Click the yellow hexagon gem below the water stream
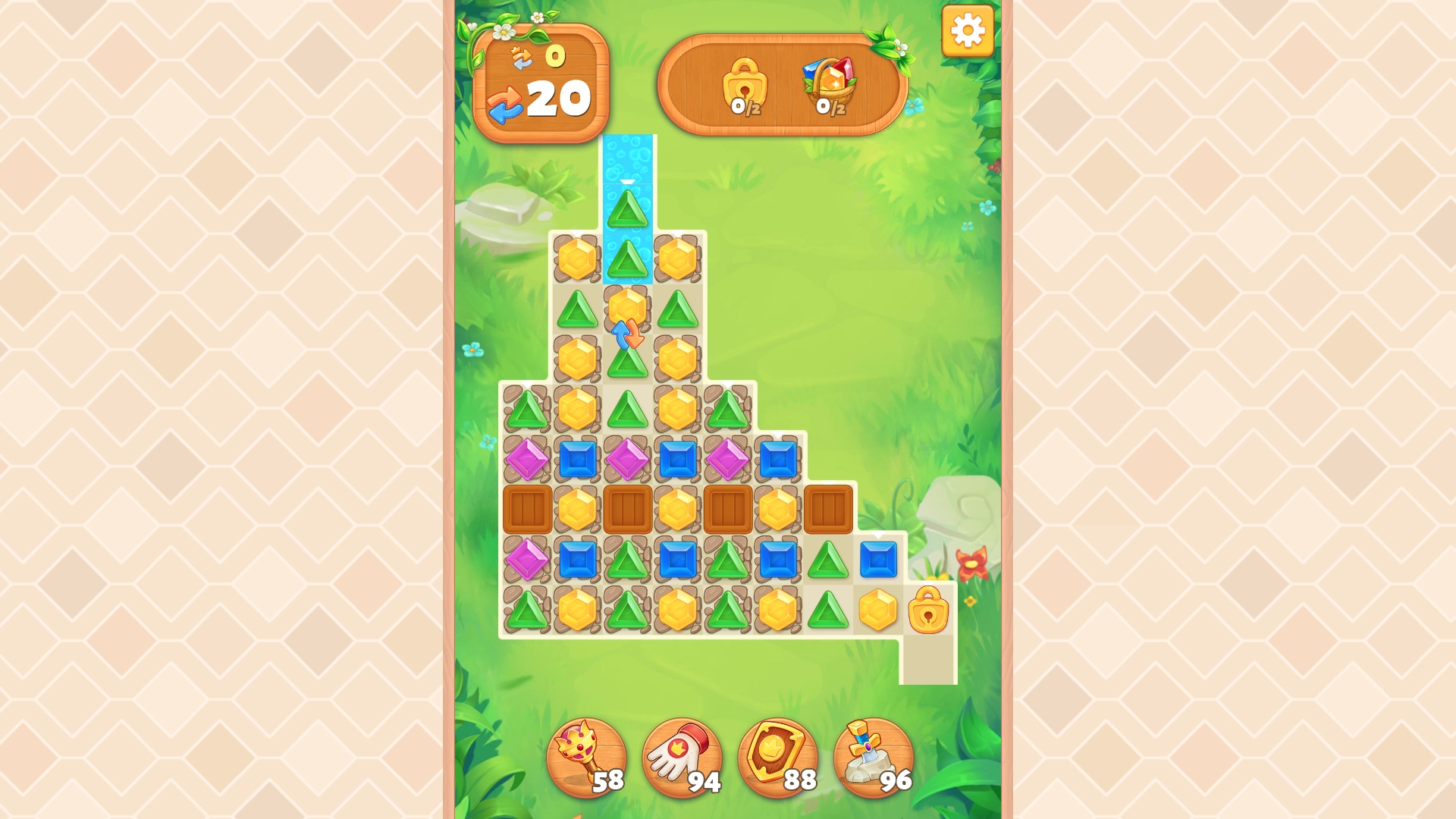 pos(626,308)
